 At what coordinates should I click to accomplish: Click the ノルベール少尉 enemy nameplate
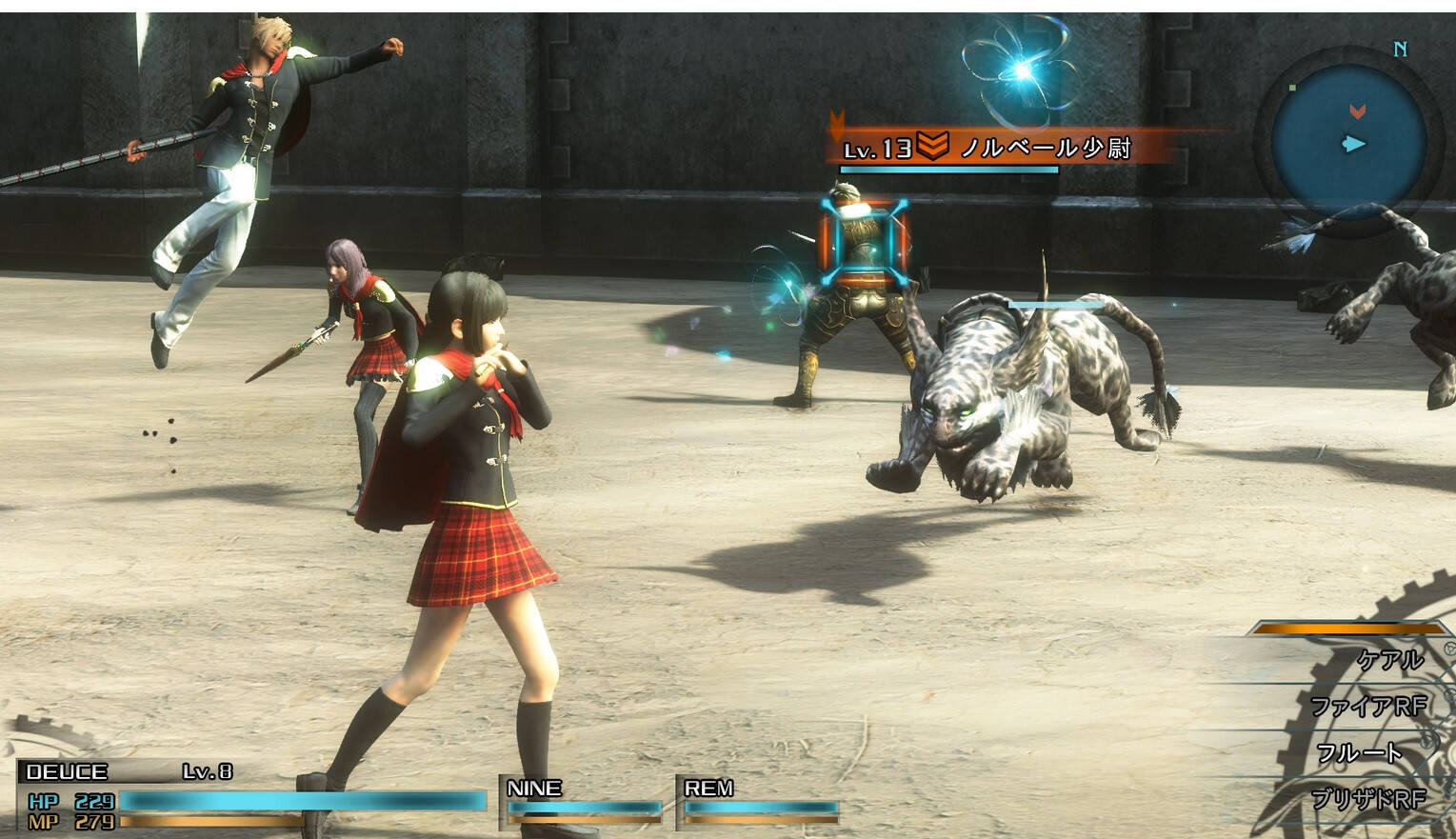pos(990,149)
